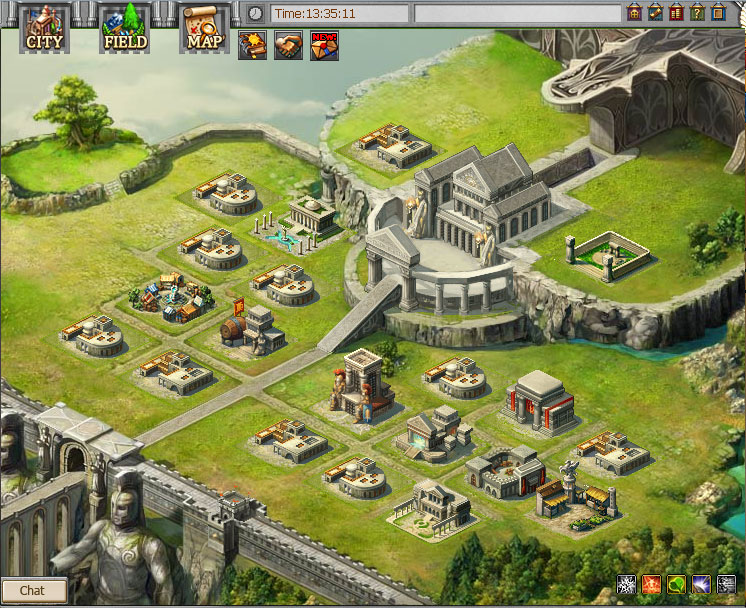Open the FIELD view

point(124,29)
